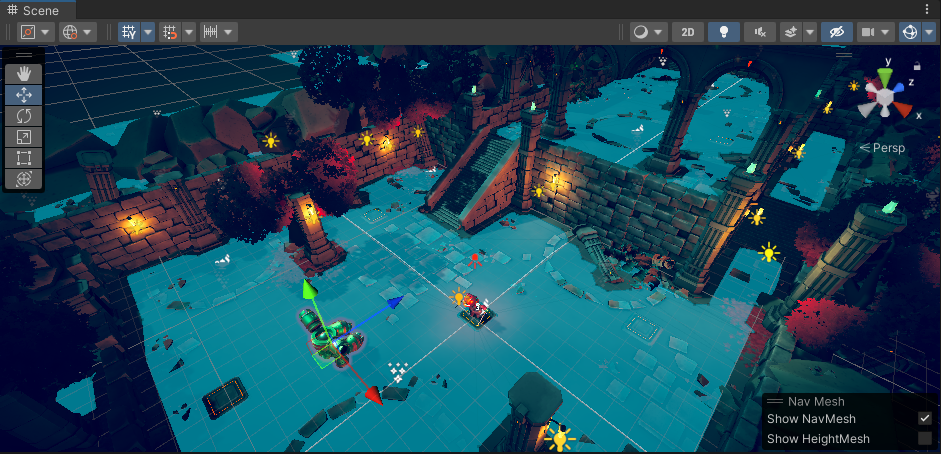Click the green Y axis cone on orientation gizmo
This screenshot has width=941, height=454.
pos(885,74)
